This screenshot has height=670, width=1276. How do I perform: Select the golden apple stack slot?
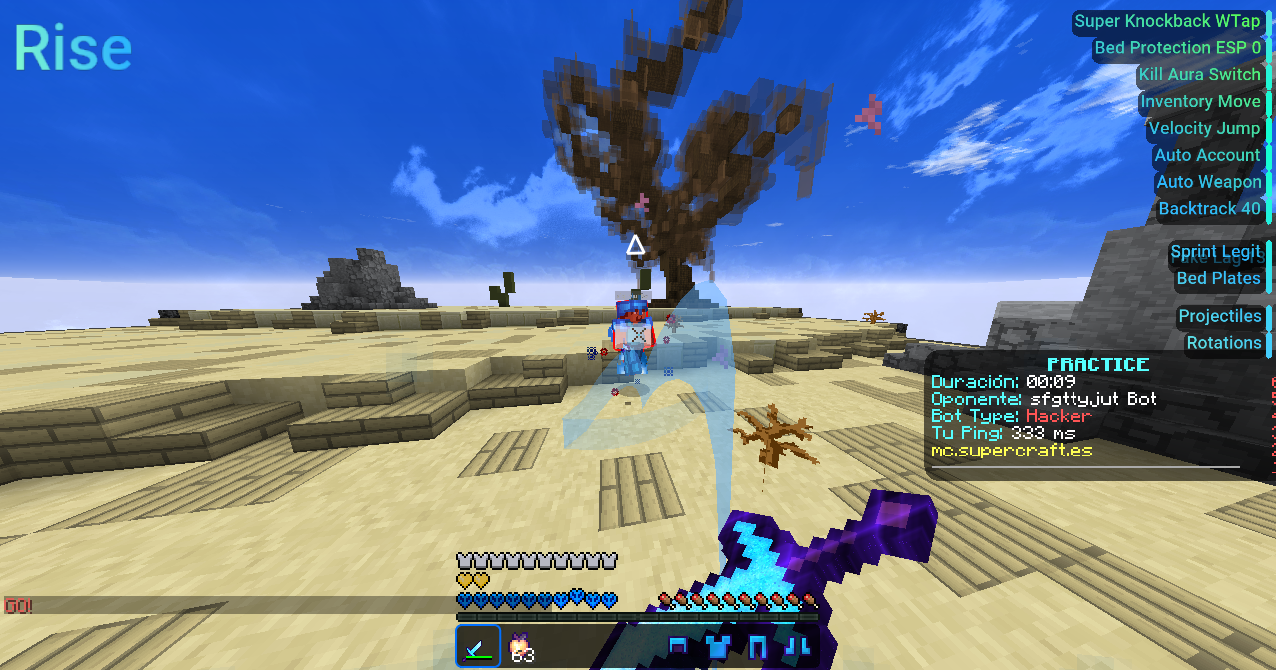(x=521, y=648)
